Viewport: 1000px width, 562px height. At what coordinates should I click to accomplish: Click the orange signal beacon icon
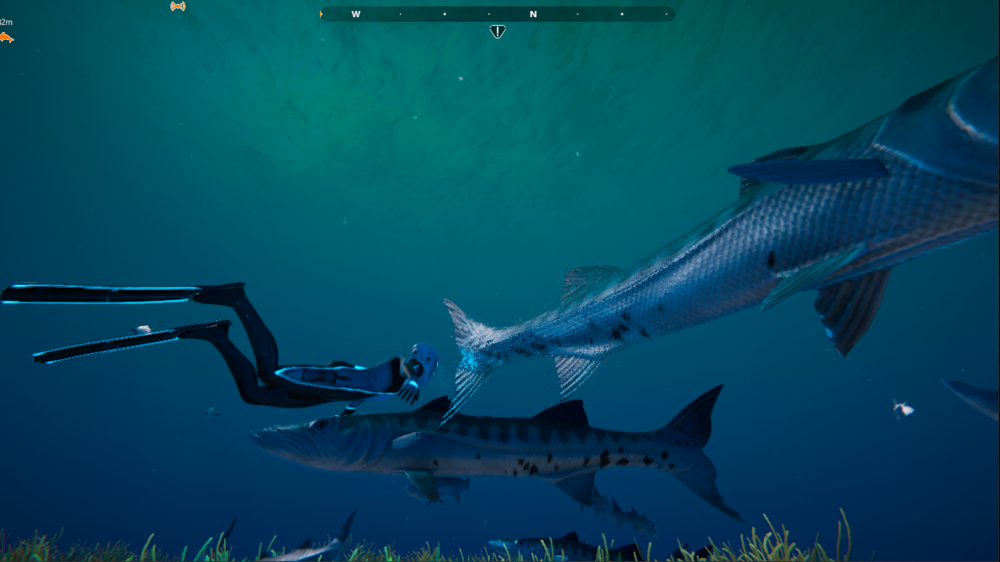(x=178, y=6)
